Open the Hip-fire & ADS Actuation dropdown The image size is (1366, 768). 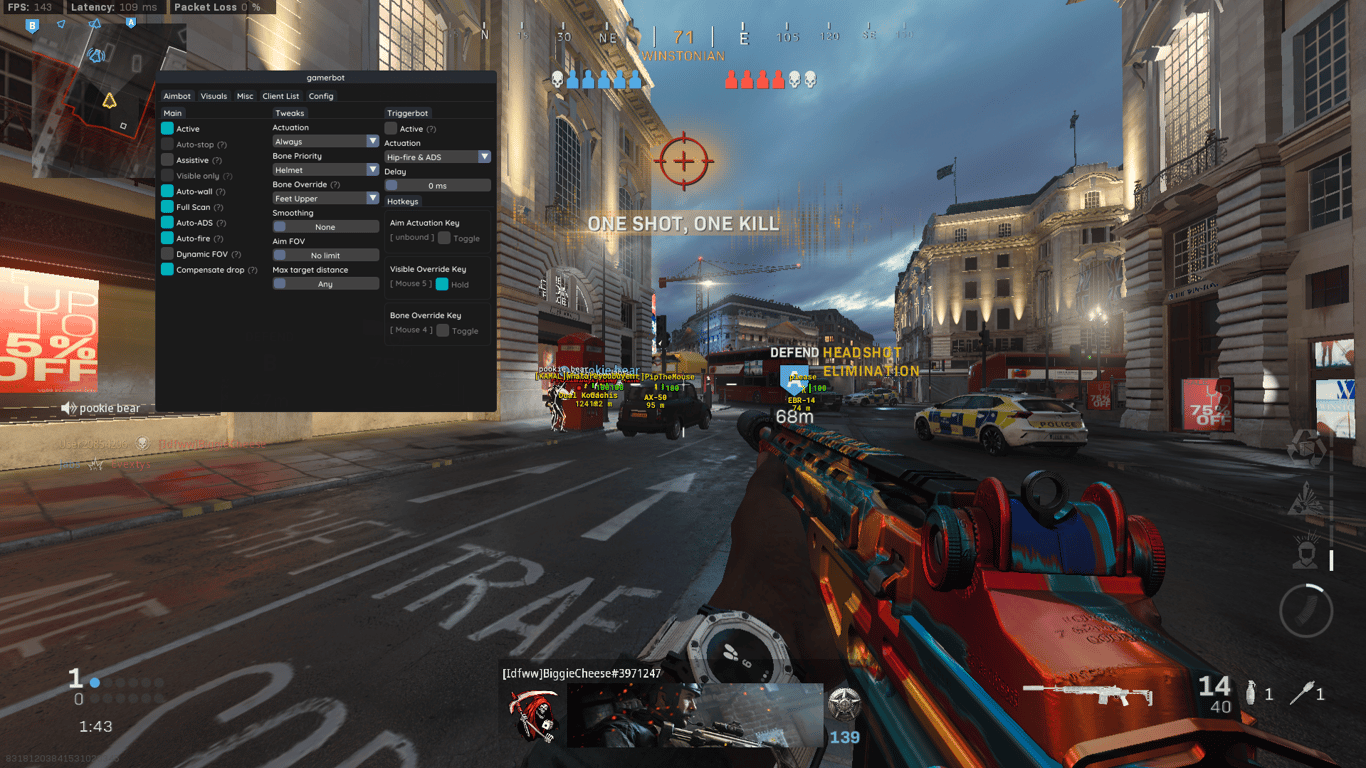point(437,156)
